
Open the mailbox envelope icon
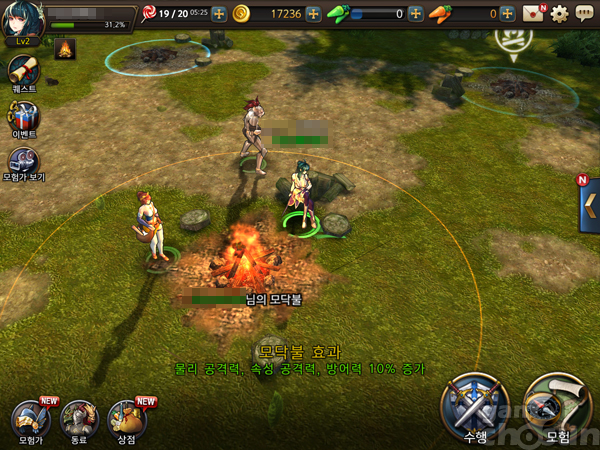535,14
